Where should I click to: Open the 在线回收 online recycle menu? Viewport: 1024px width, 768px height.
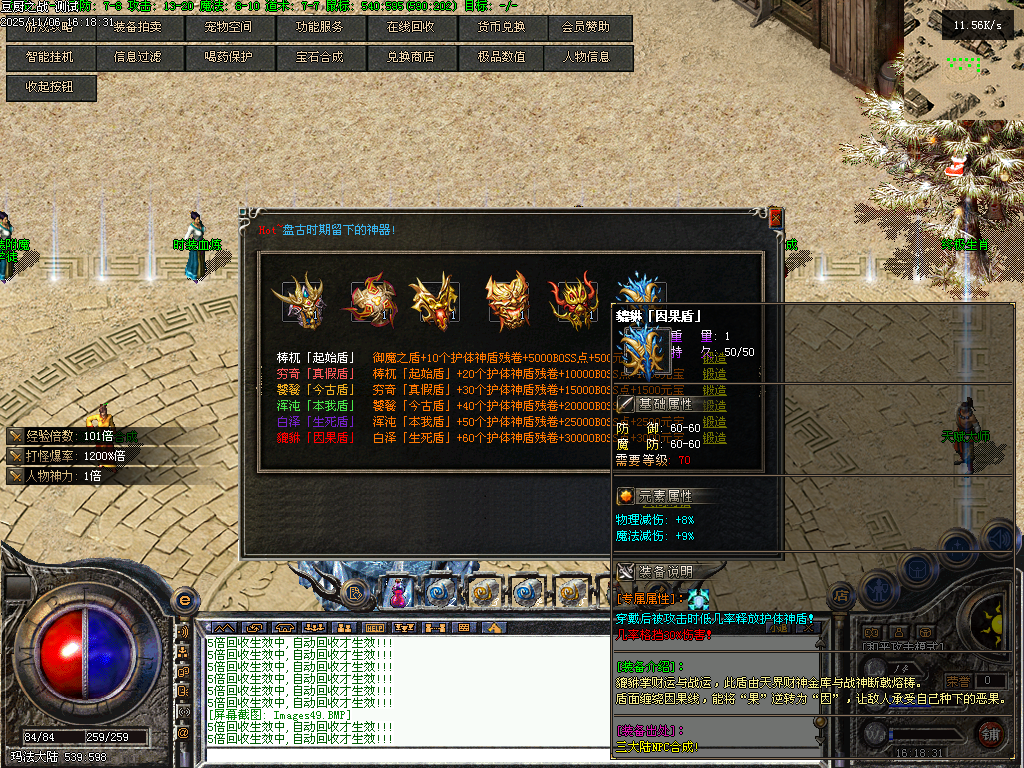(410, 27)
